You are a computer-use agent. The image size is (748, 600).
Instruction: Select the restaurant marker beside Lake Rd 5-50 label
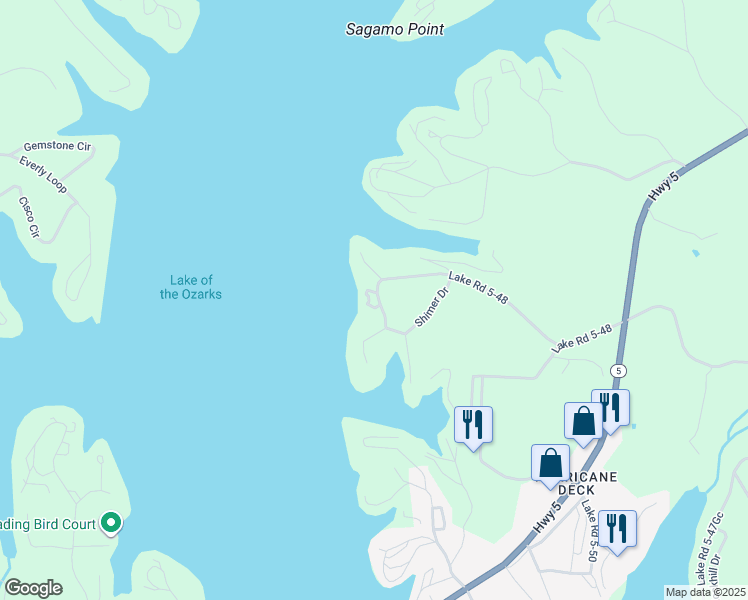coord(617,529)
